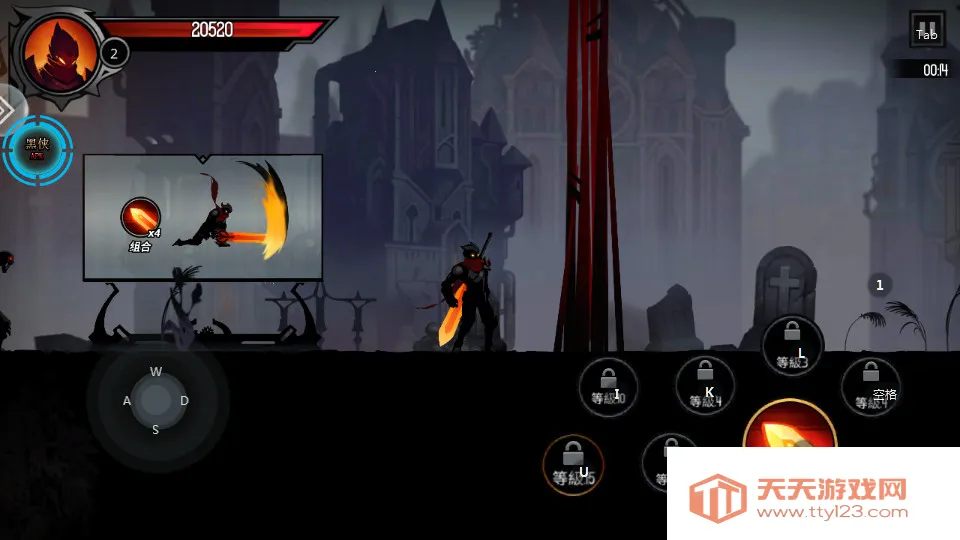Activate the locked 空格 skill button
Viewport: 960px width, 540px height.
click(x=870, y=386)
